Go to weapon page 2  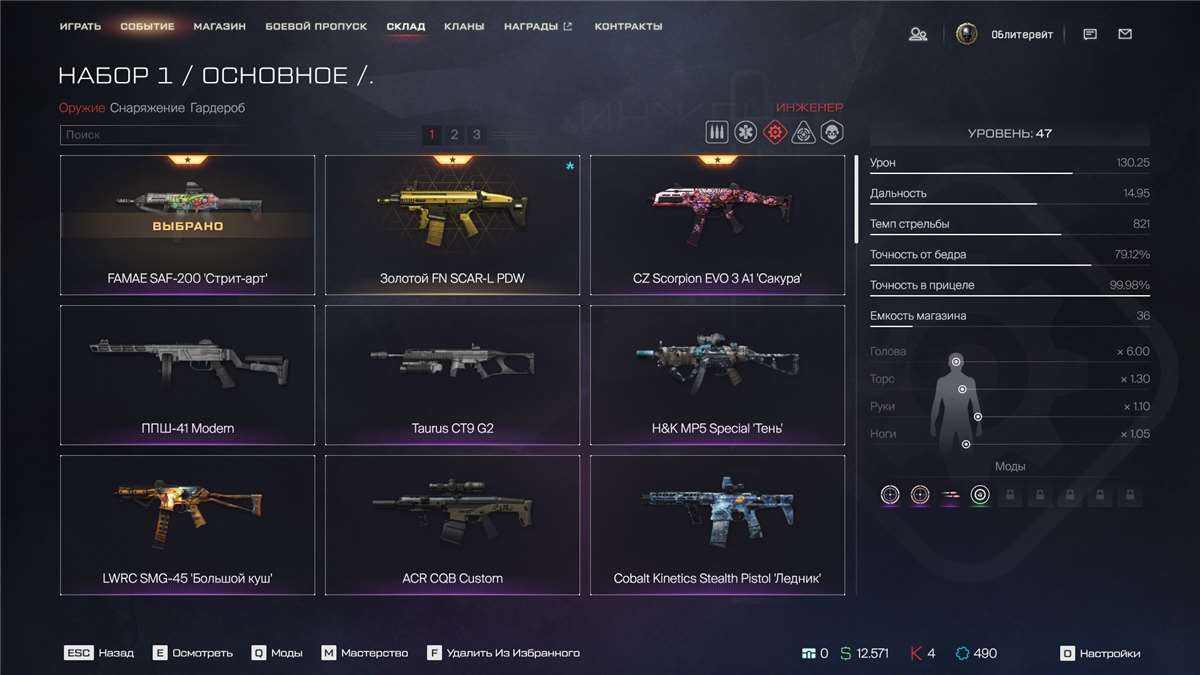tap(454, 135)
